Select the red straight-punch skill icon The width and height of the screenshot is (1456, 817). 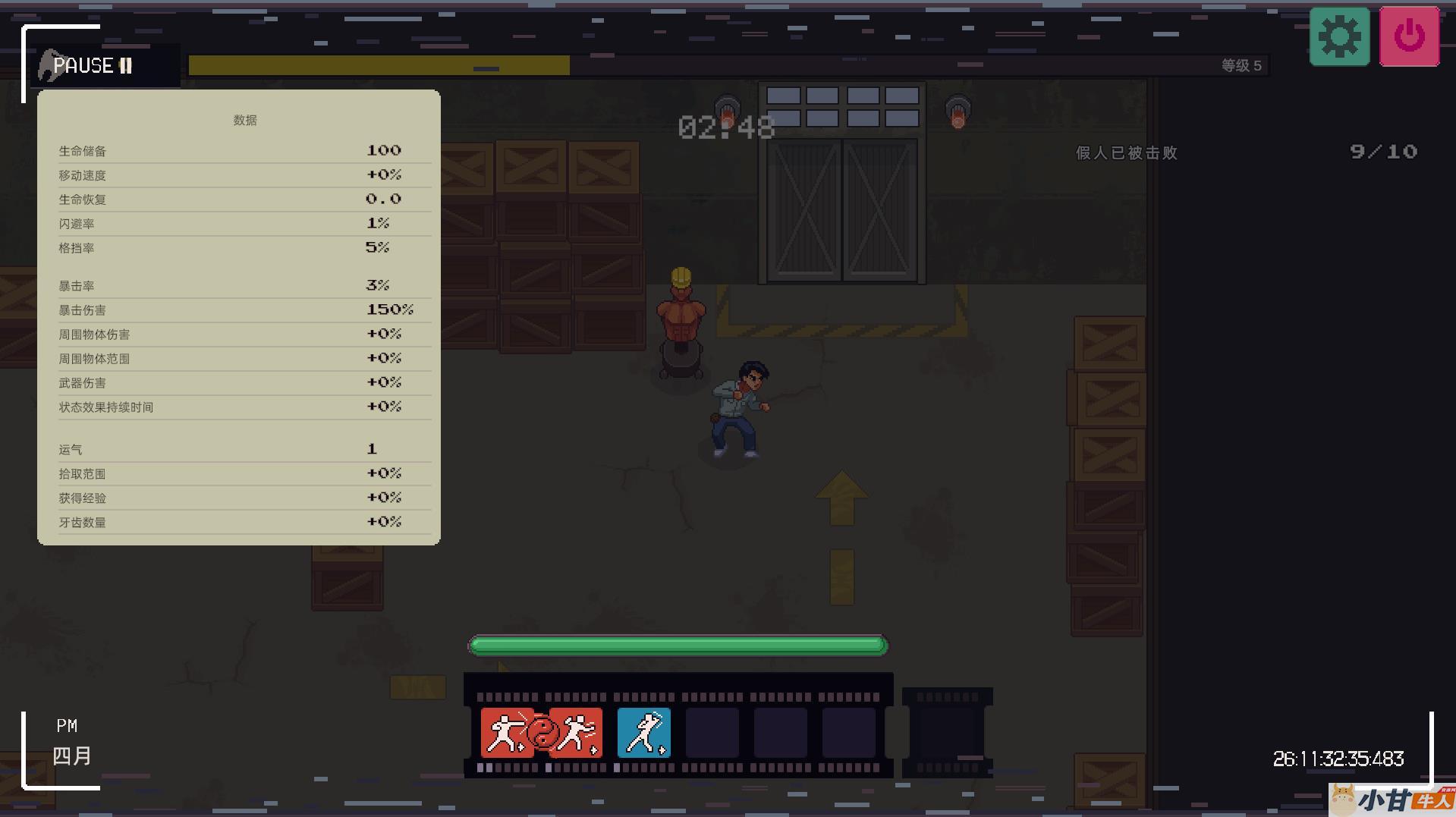504,733
